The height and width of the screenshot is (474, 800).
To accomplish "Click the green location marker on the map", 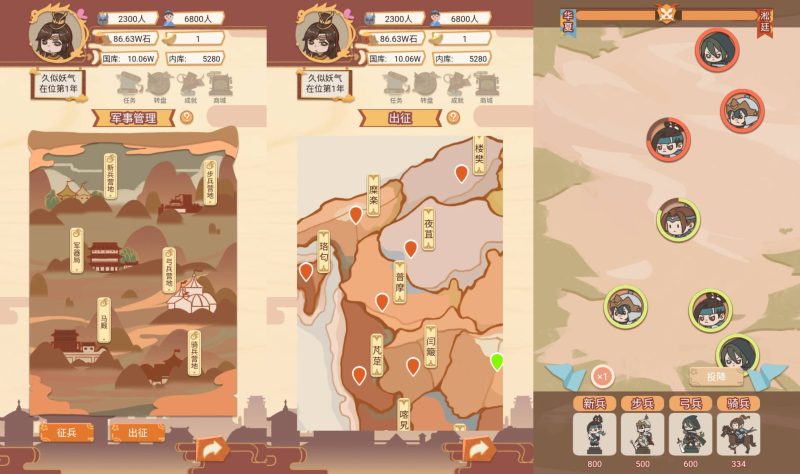I will point(497,361).
